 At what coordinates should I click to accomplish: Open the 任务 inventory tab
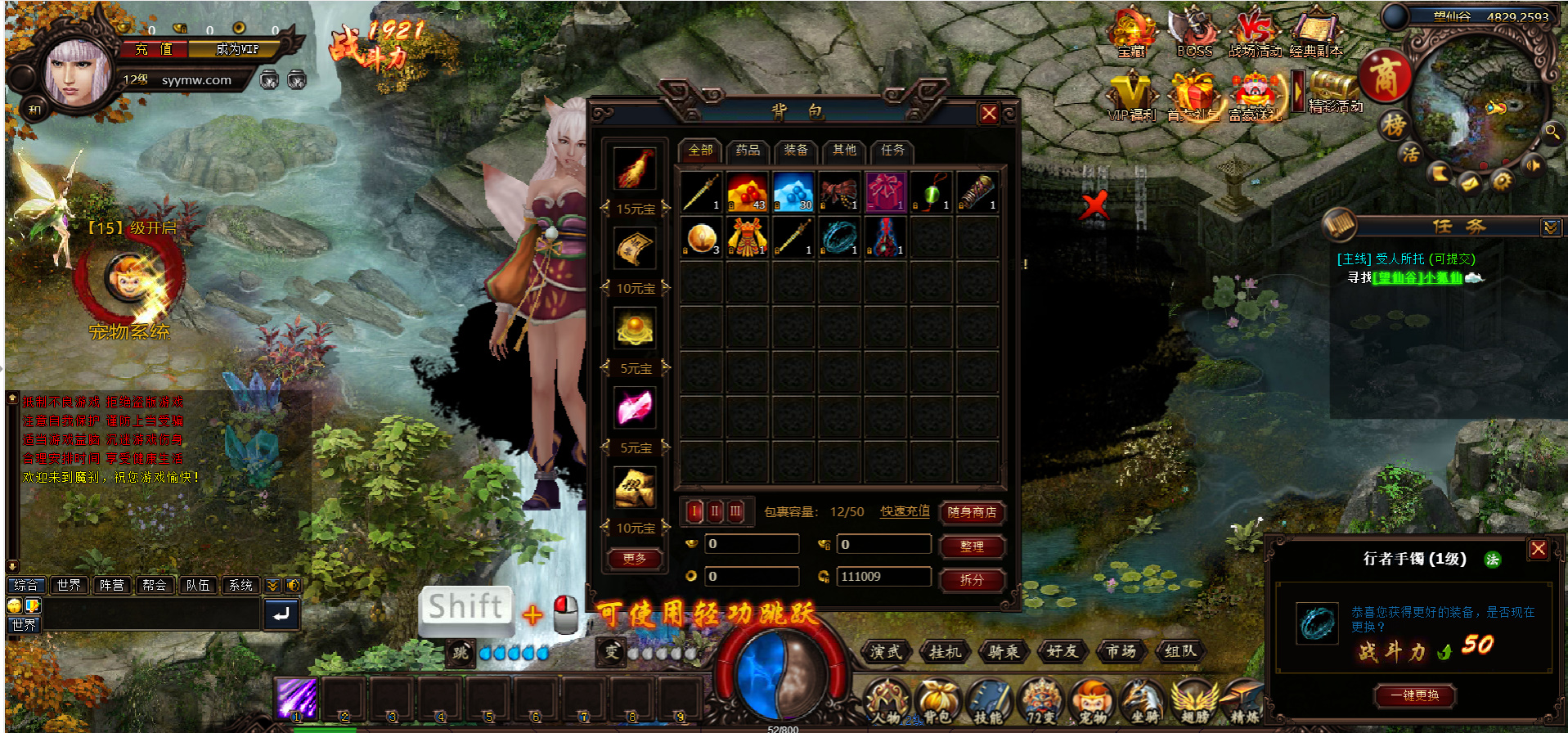click(x=892, y=151)
